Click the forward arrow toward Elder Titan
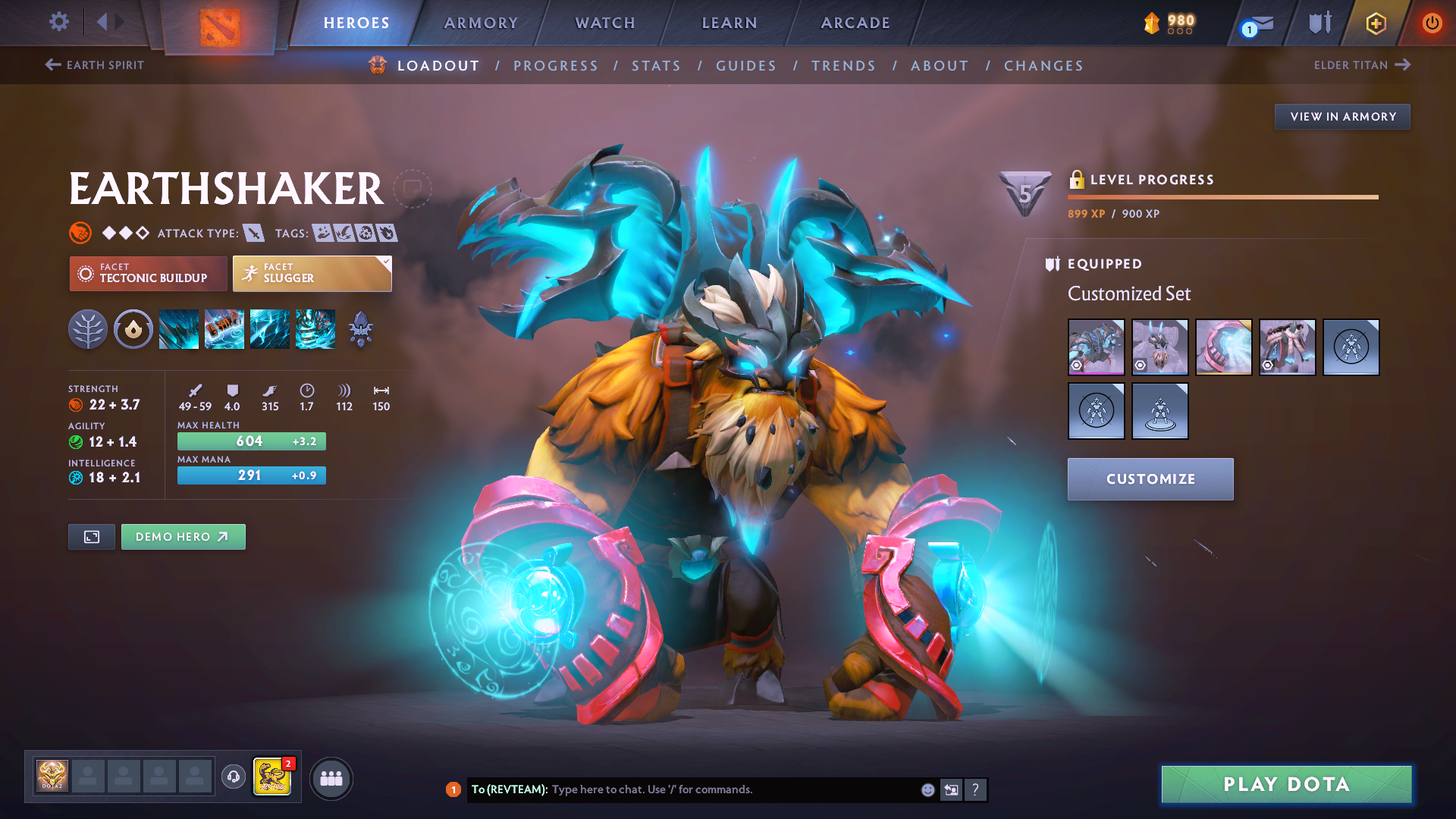The height and width of the screenshot is (819, 1456). [1401, 64]
